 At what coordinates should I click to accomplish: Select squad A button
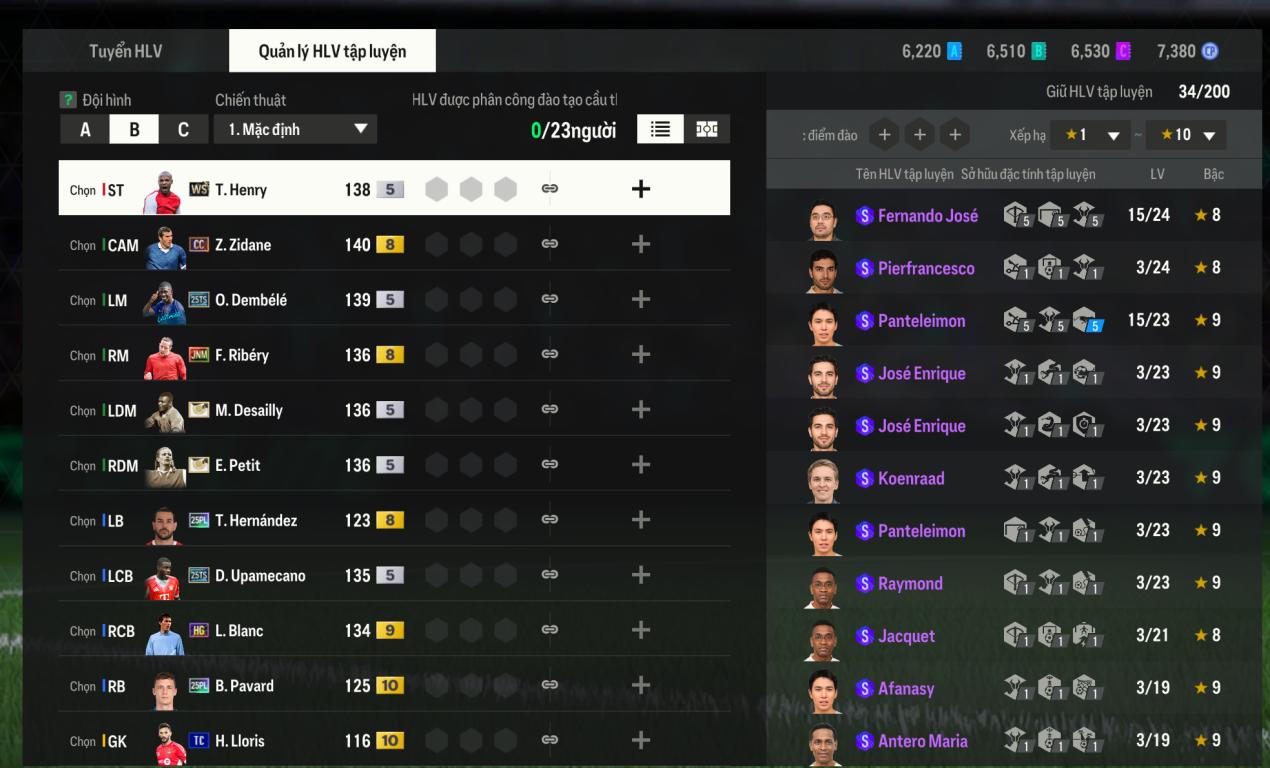click(85, 129)
